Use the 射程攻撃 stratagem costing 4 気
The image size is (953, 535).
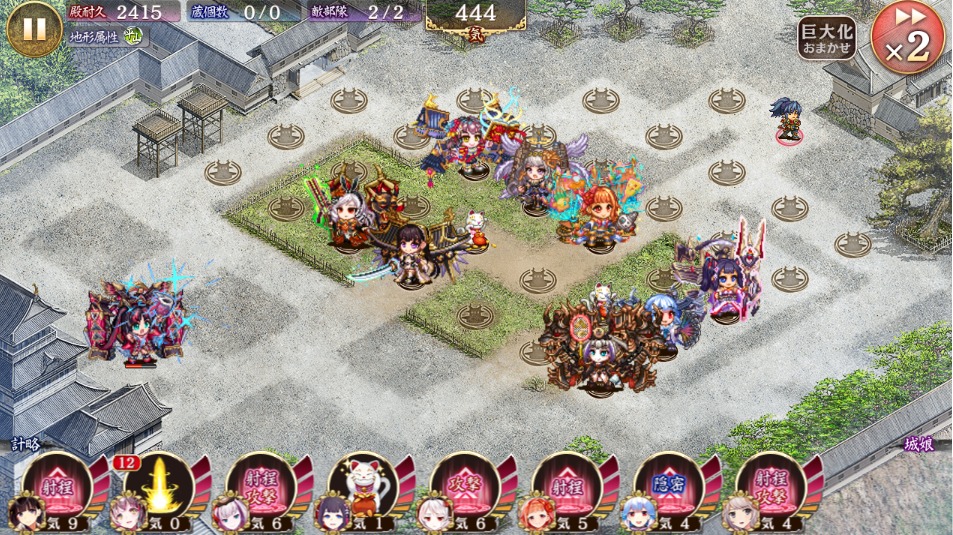[771, 485]
